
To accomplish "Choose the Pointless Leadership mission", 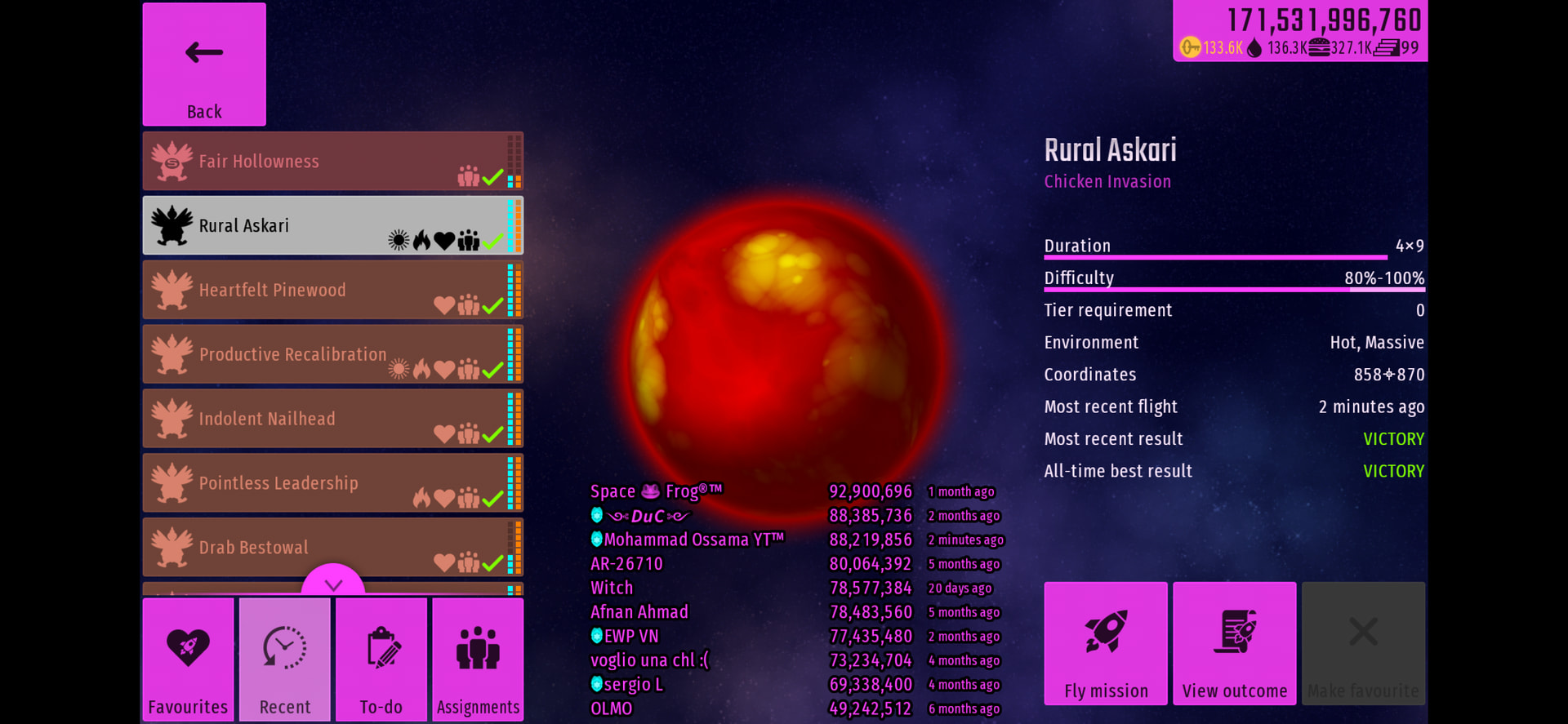I will (x=332, y=483).
